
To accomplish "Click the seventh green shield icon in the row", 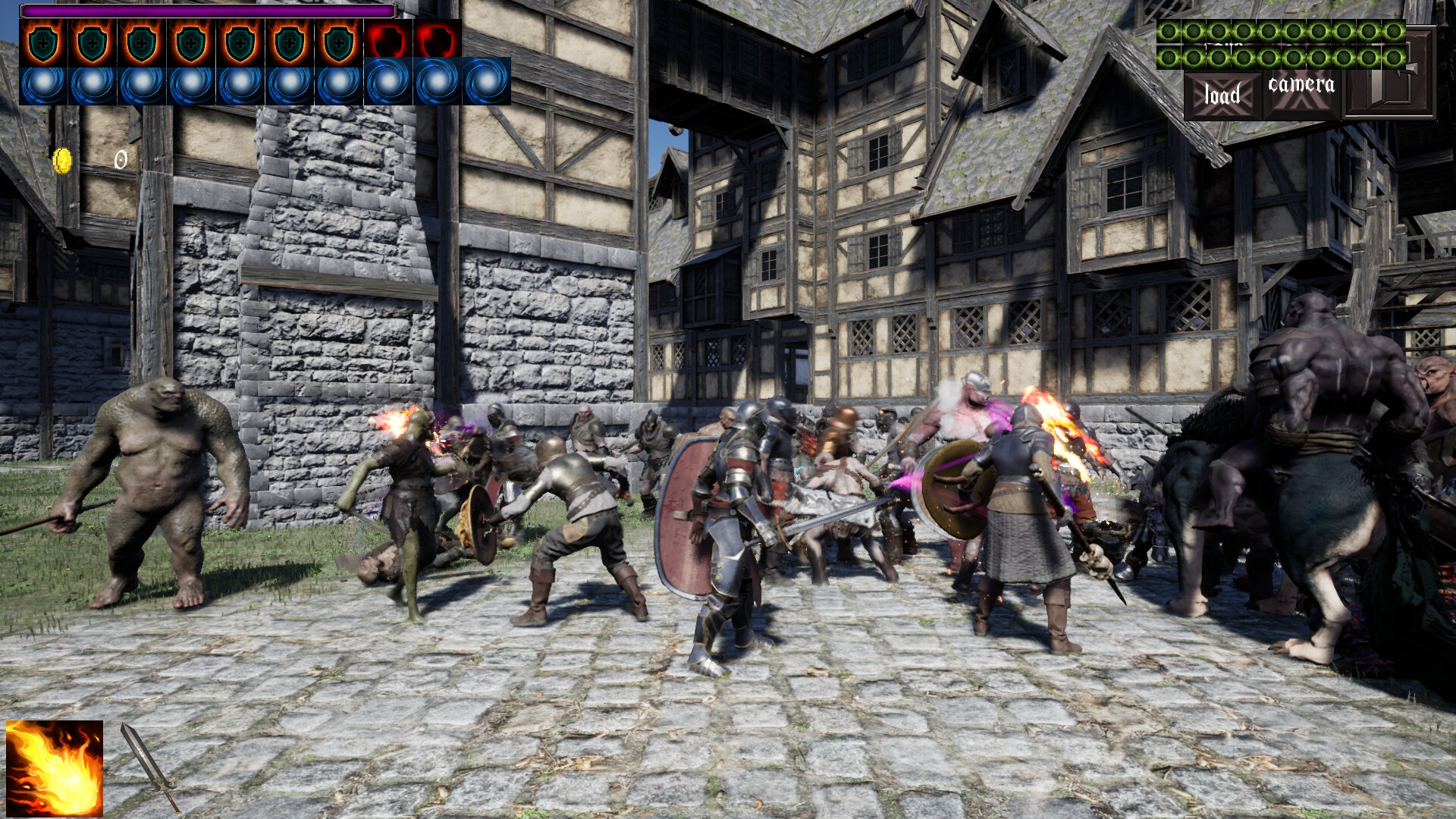I will click(x=340, y=42).
